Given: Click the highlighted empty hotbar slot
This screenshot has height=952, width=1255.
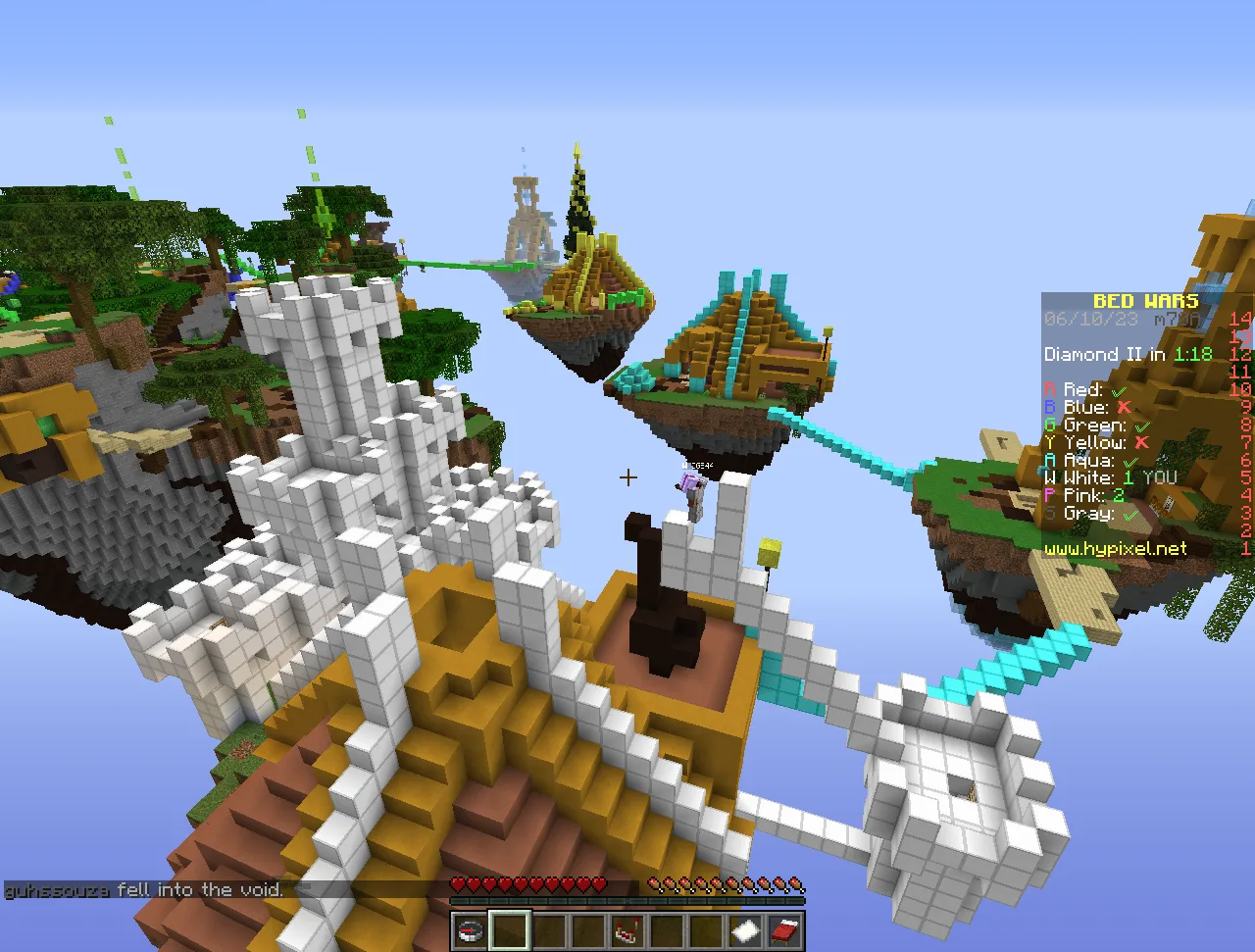Looking at the screenshot, I should pyautogui.click(x=510, y=930).
